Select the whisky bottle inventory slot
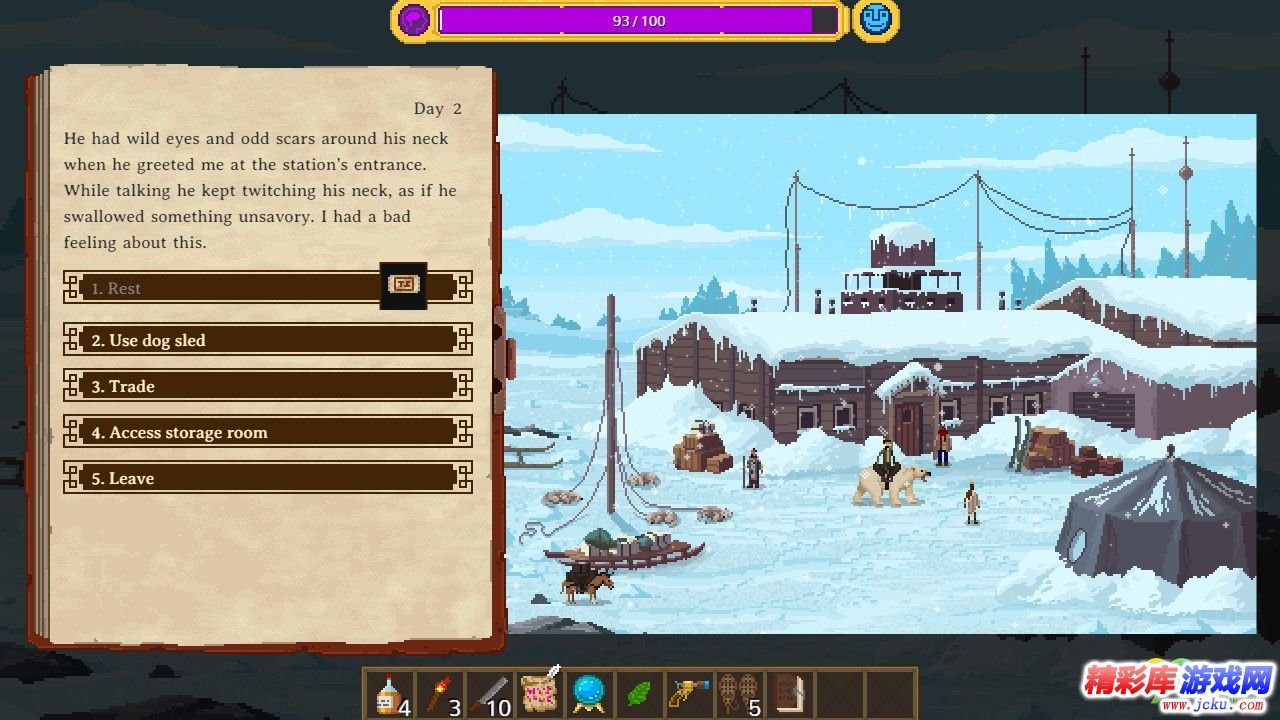The width and height of the screenshot is (1280, 720). click(389, 694)
